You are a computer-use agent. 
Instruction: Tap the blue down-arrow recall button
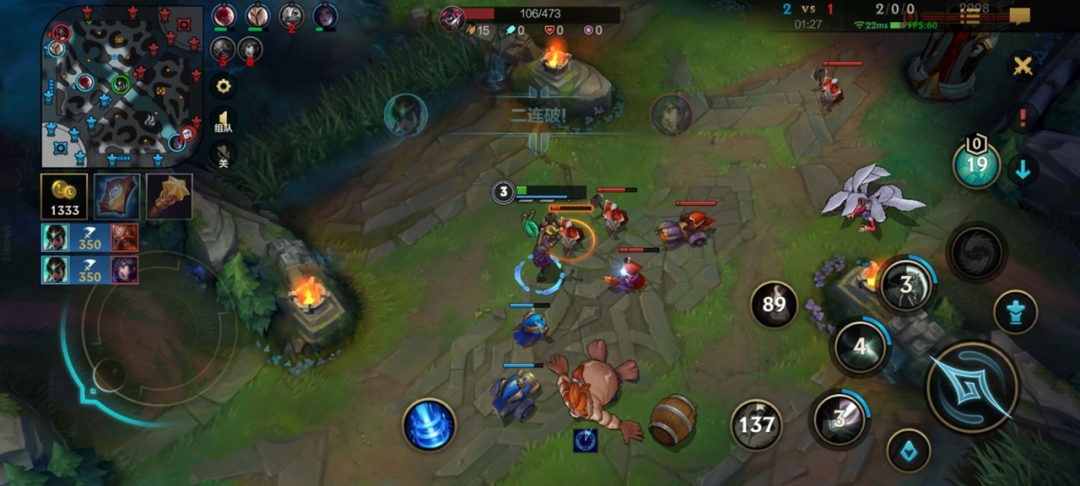coord(1022,169)
